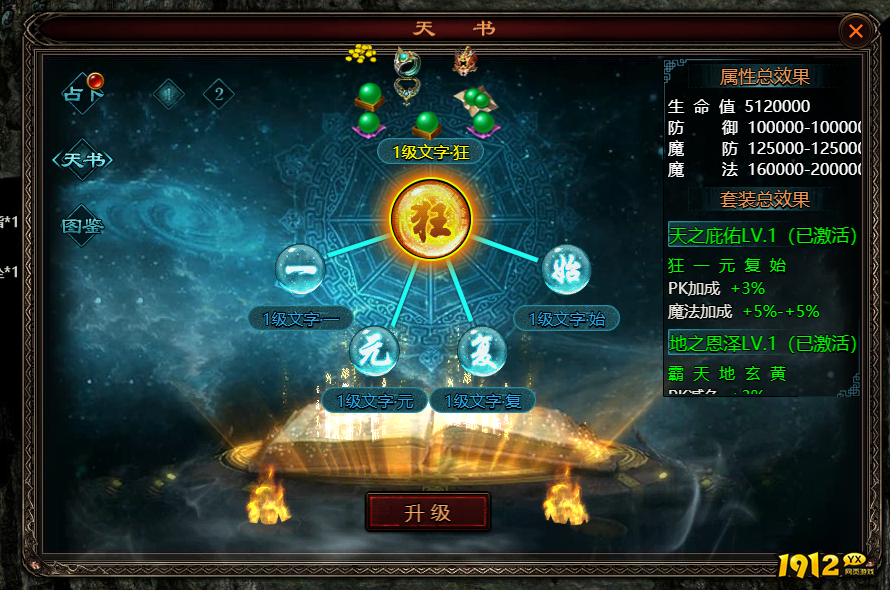
Task: Click the turquoise ring icon
Action: (407, 60)
